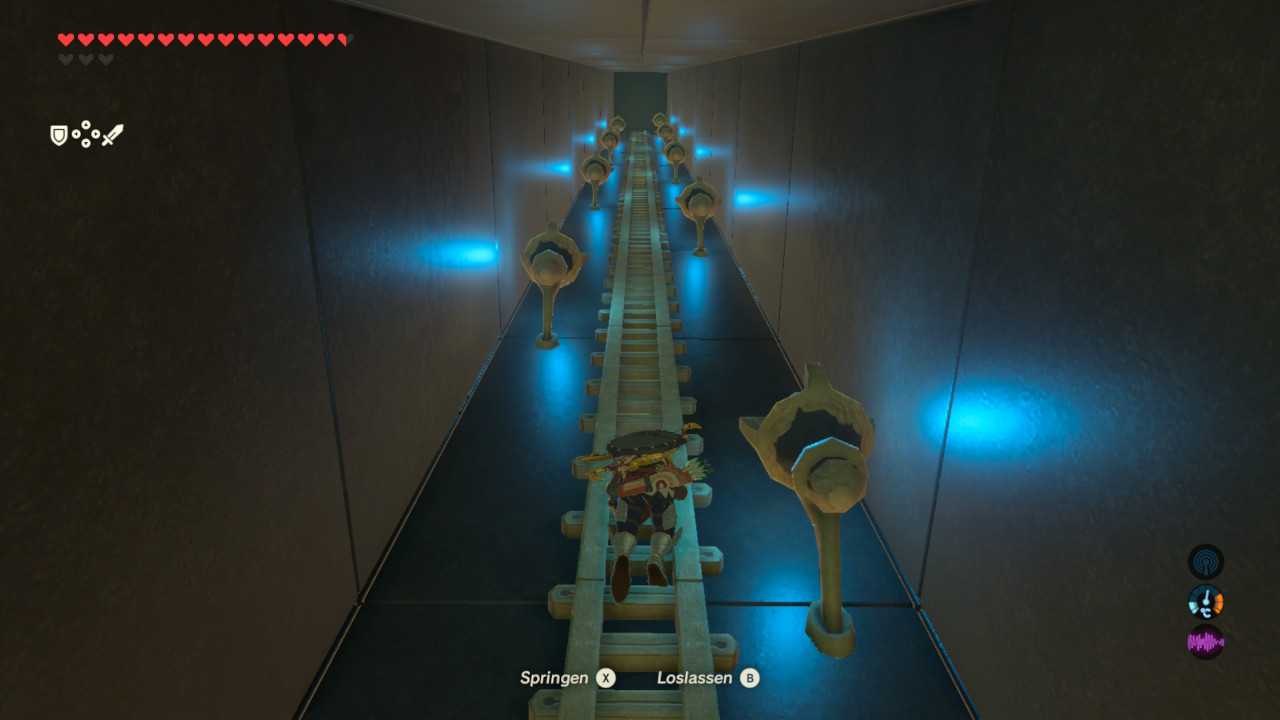Select the sword weapon icon

pos(112,135)
